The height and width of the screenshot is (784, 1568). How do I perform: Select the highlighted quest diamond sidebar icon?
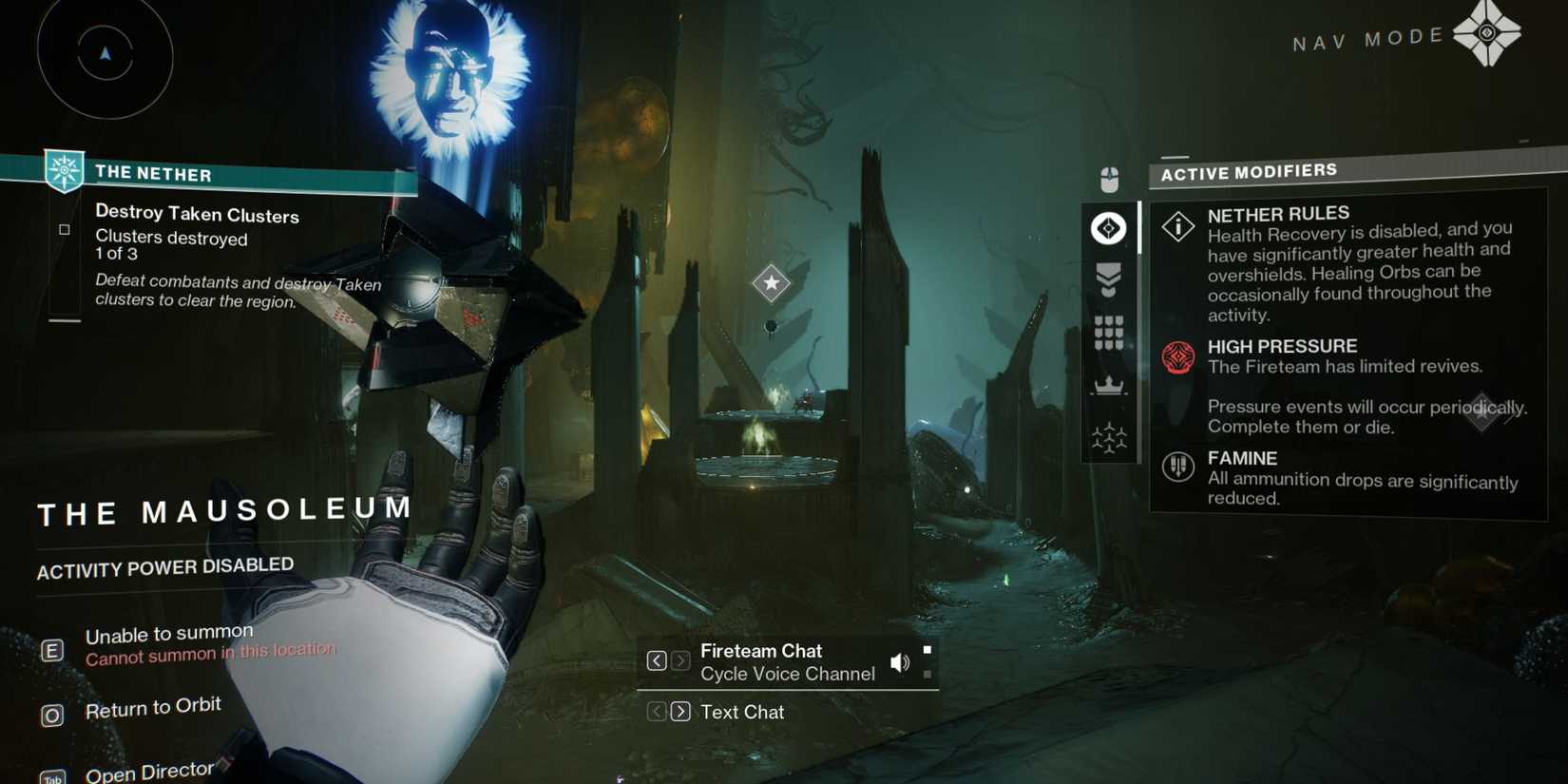tap(1108, 228)
